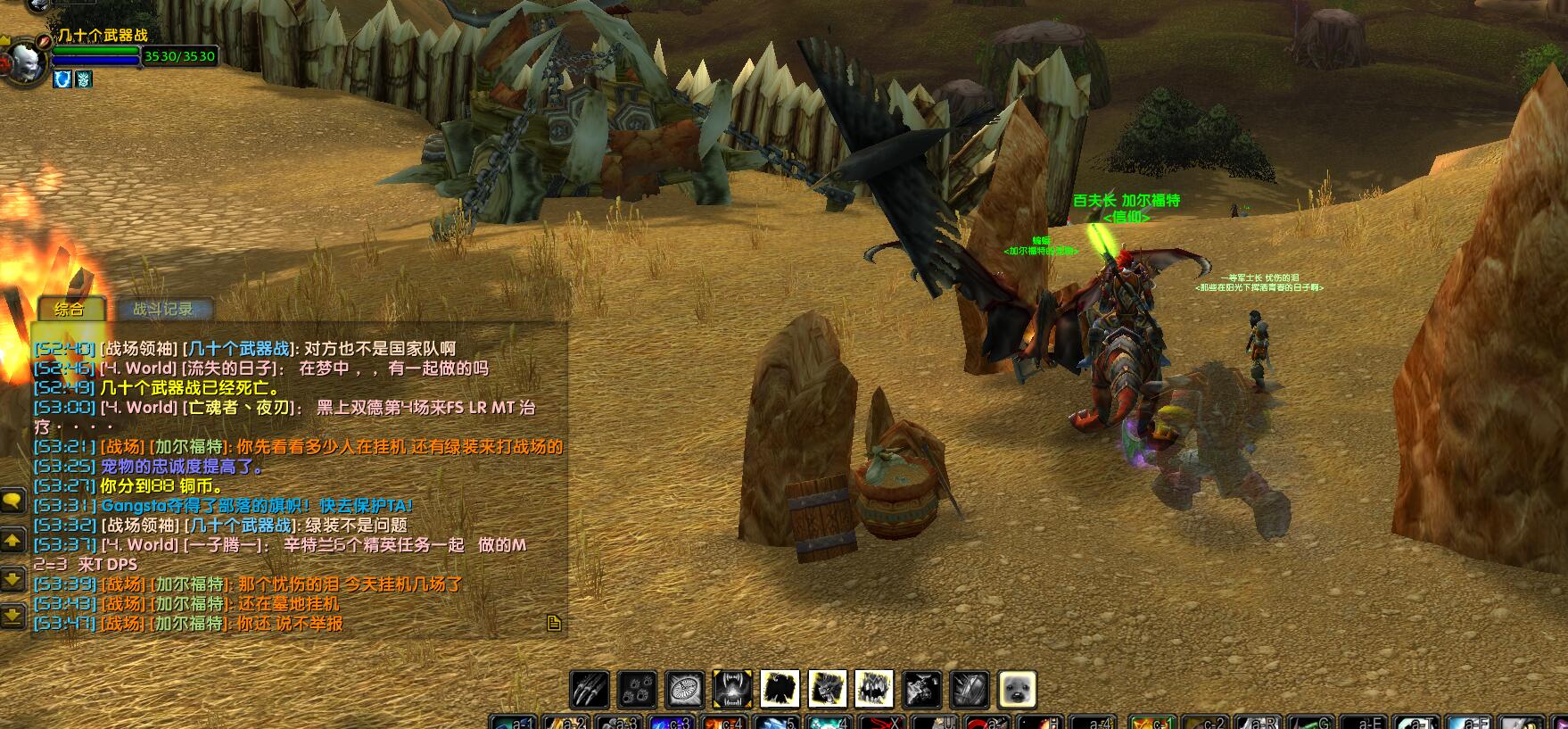
Task: Select the baby seal passive stance icon
Action: pos(1017,690)
